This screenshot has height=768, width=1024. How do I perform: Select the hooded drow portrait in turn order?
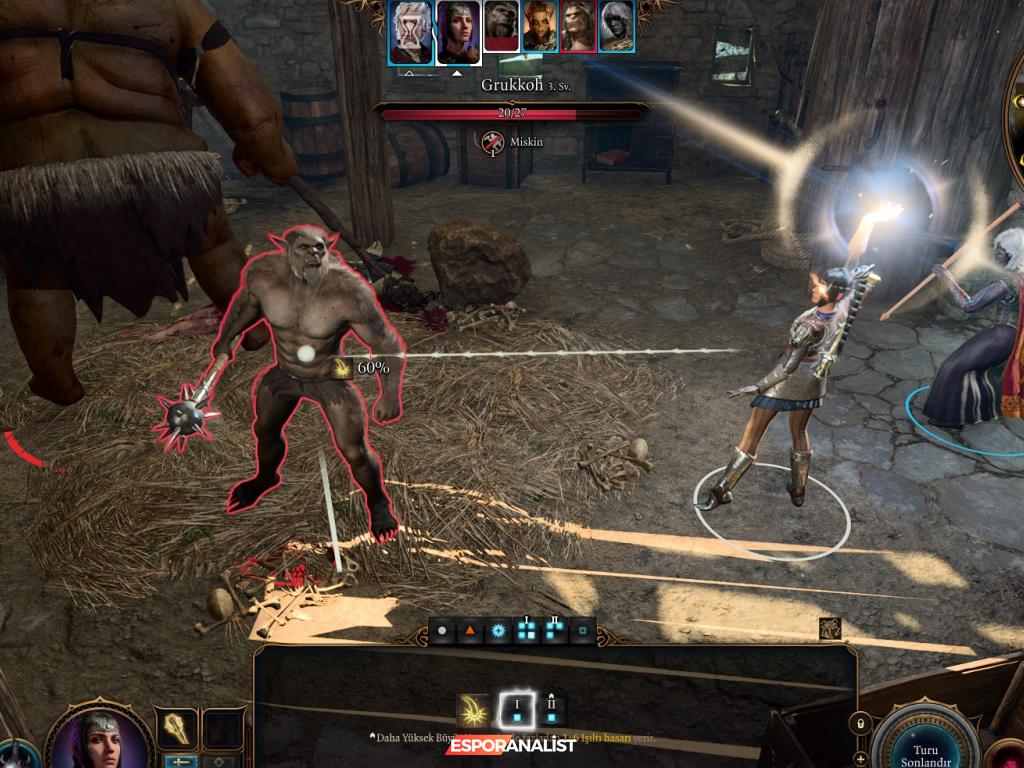pyautogui.click(x=617, y=26)
